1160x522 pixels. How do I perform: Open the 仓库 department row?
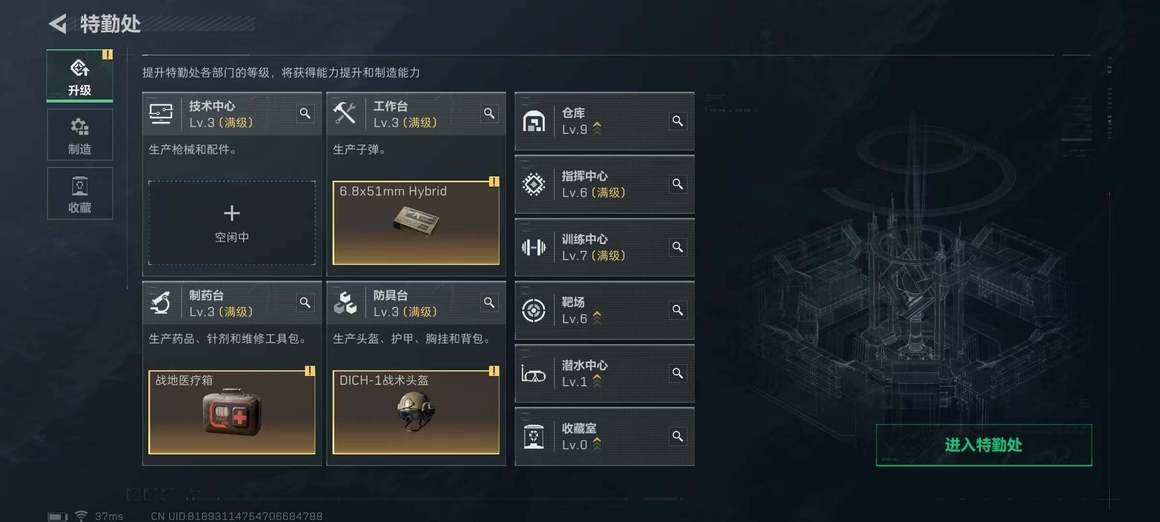pos(592,122)
